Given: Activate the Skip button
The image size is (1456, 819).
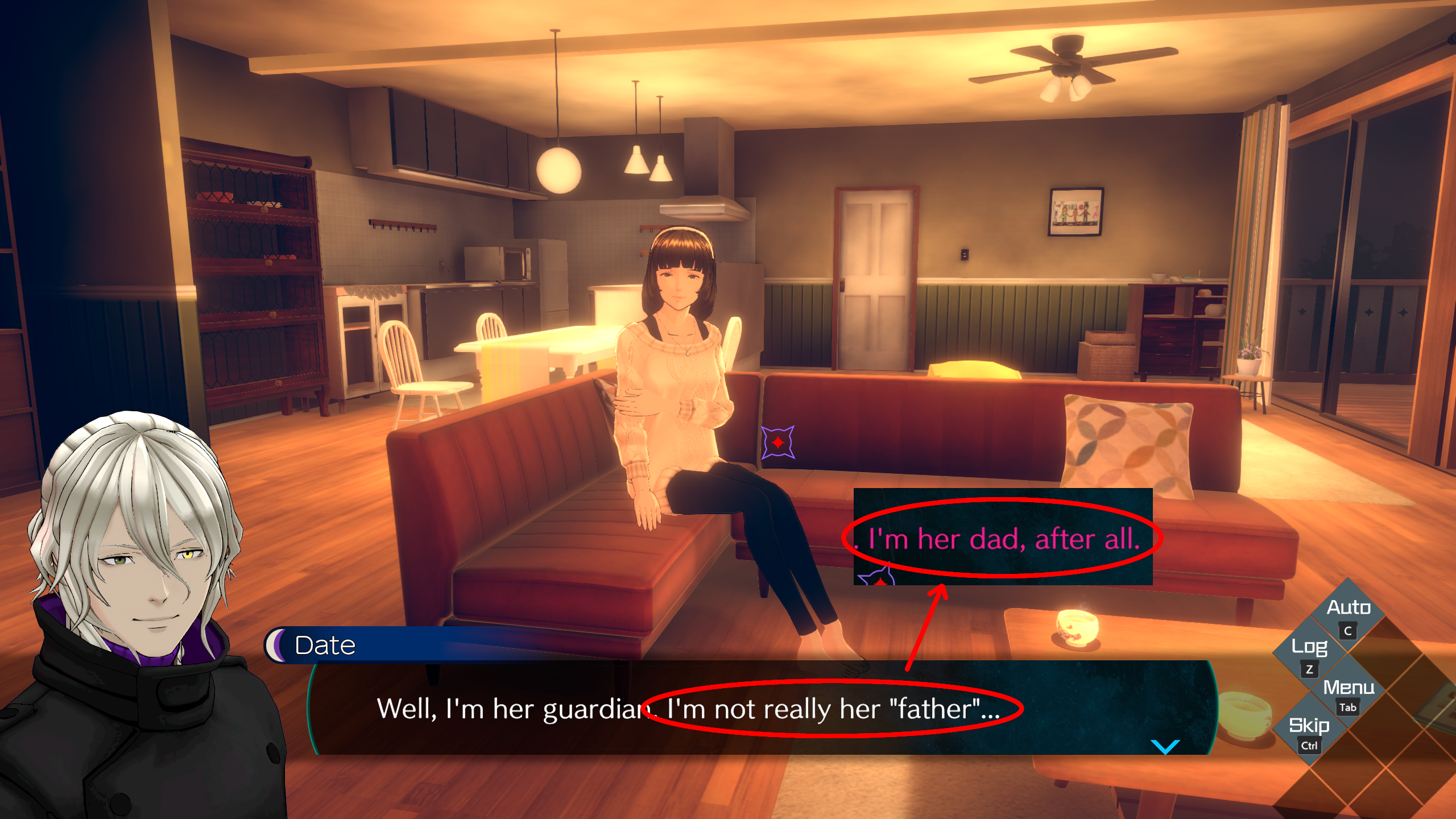Looking at the screenshot, I should [x=1309, y=726].
